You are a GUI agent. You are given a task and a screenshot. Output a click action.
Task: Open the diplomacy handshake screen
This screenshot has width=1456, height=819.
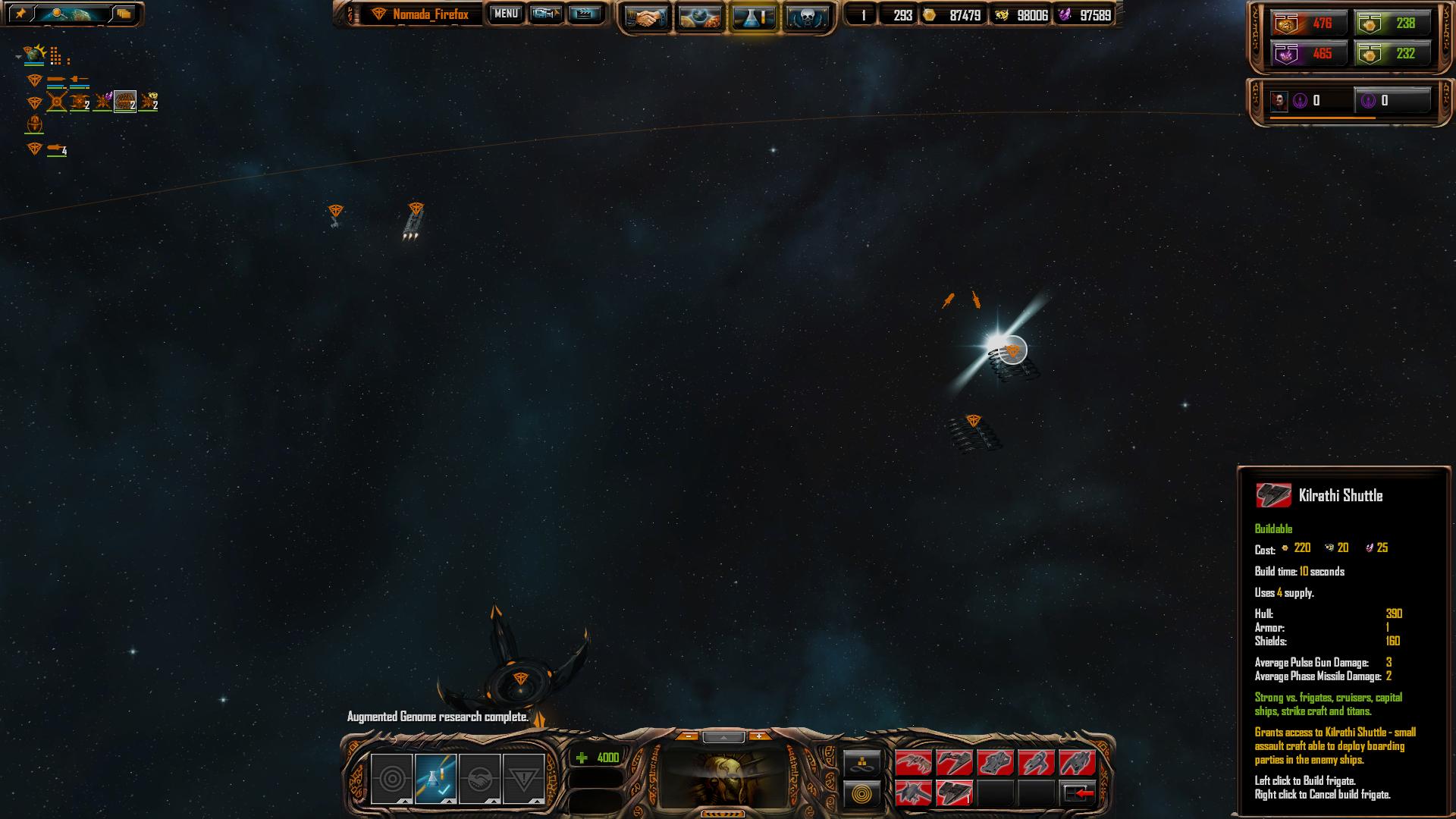coord(646,17)
